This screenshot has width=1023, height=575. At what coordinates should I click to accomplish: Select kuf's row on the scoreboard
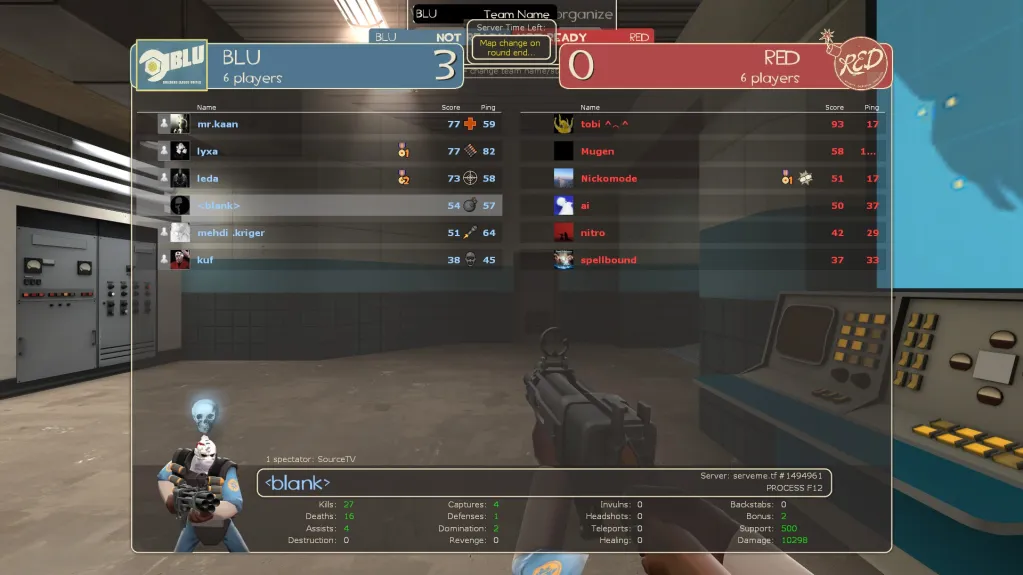tap(320, 260)
